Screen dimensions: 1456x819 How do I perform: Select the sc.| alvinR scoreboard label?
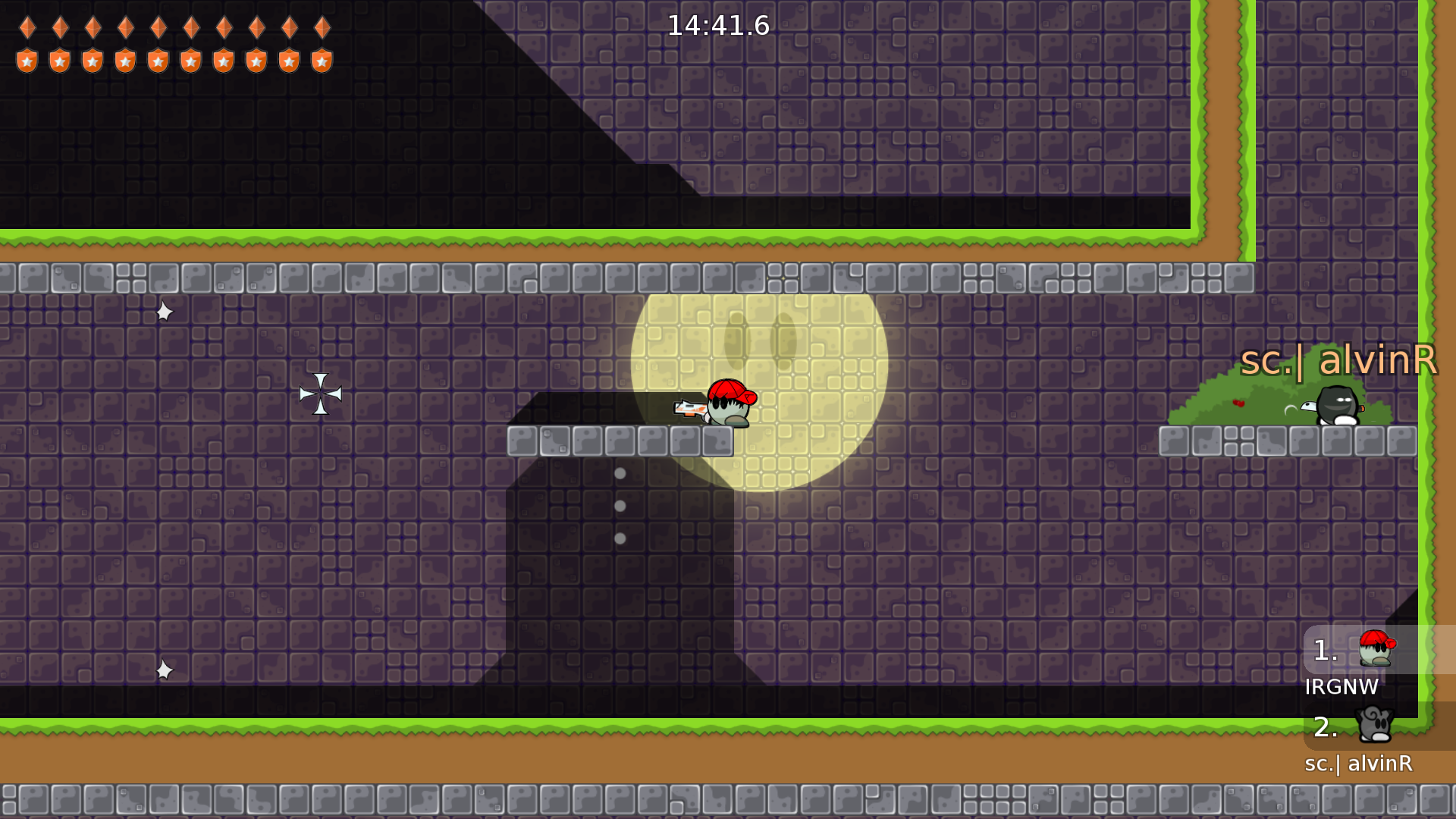click(x=1358, y=765)
